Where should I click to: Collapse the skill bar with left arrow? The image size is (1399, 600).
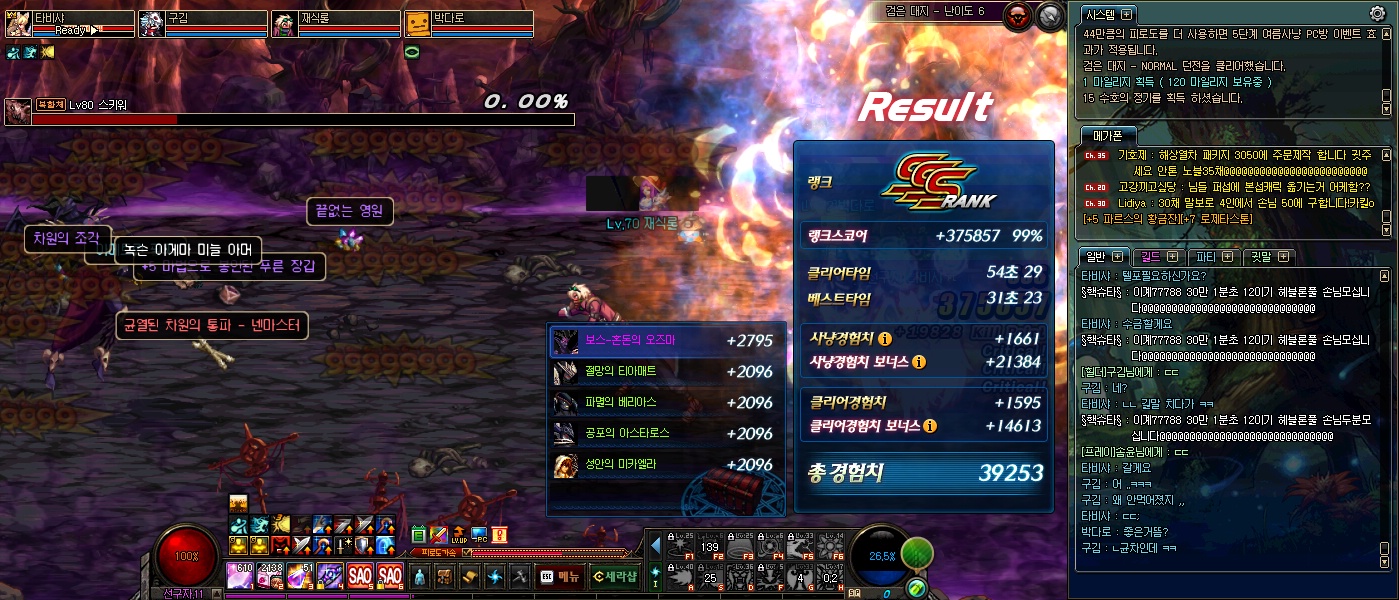click(655, 546)
